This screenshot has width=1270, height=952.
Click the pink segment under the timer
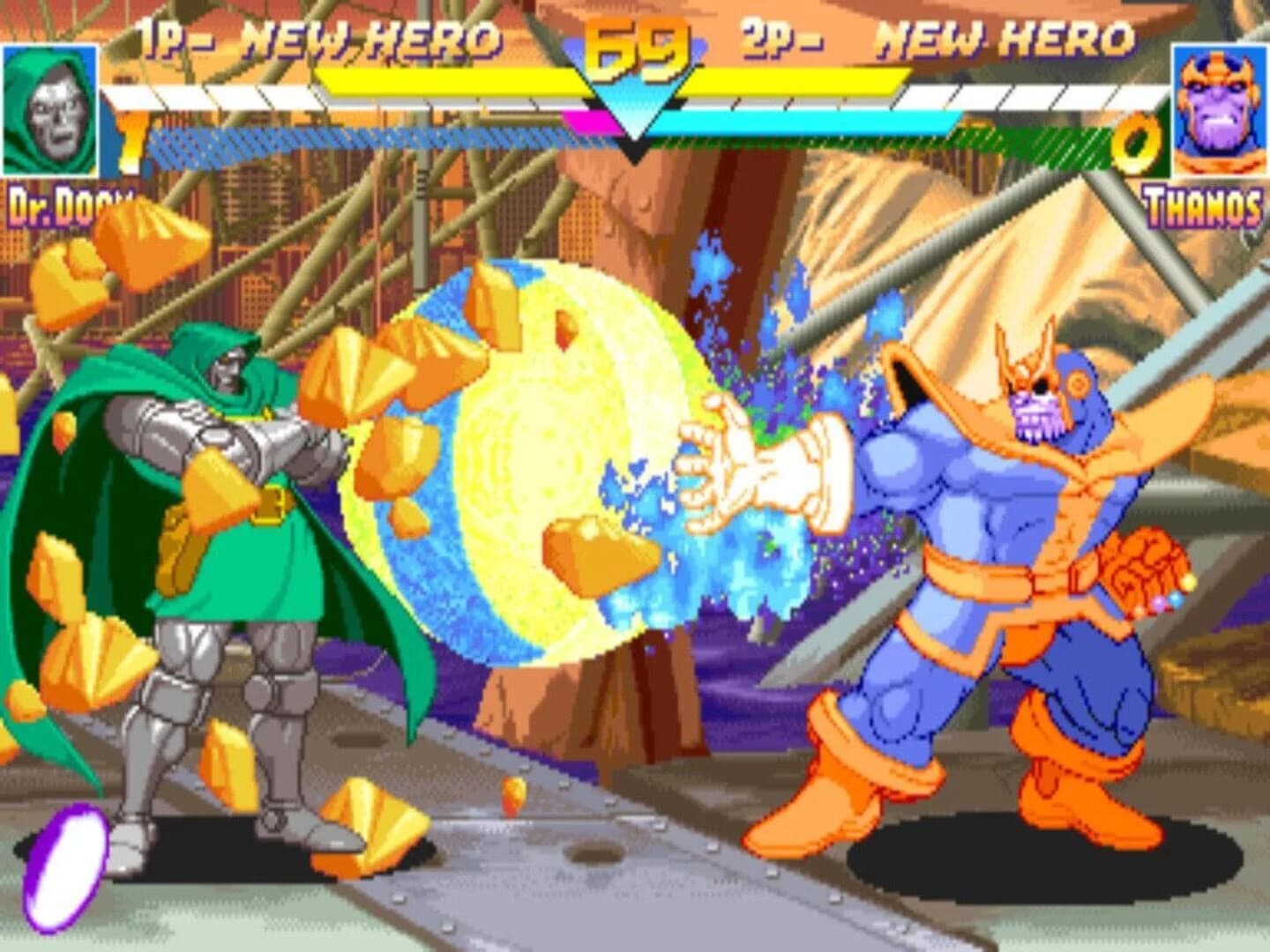(591, 123)
